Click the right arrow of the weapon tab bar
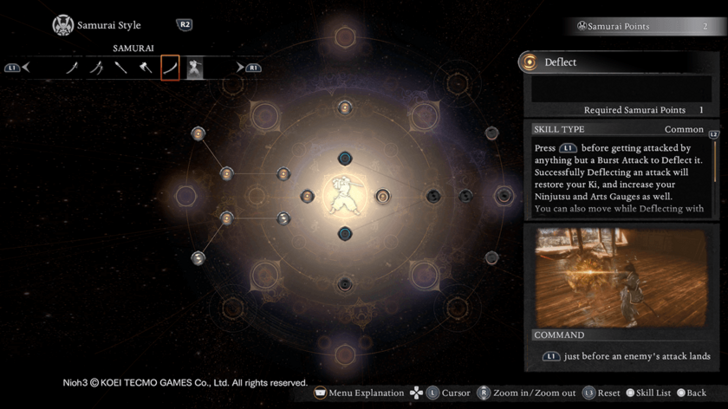 tap(240, 68)
